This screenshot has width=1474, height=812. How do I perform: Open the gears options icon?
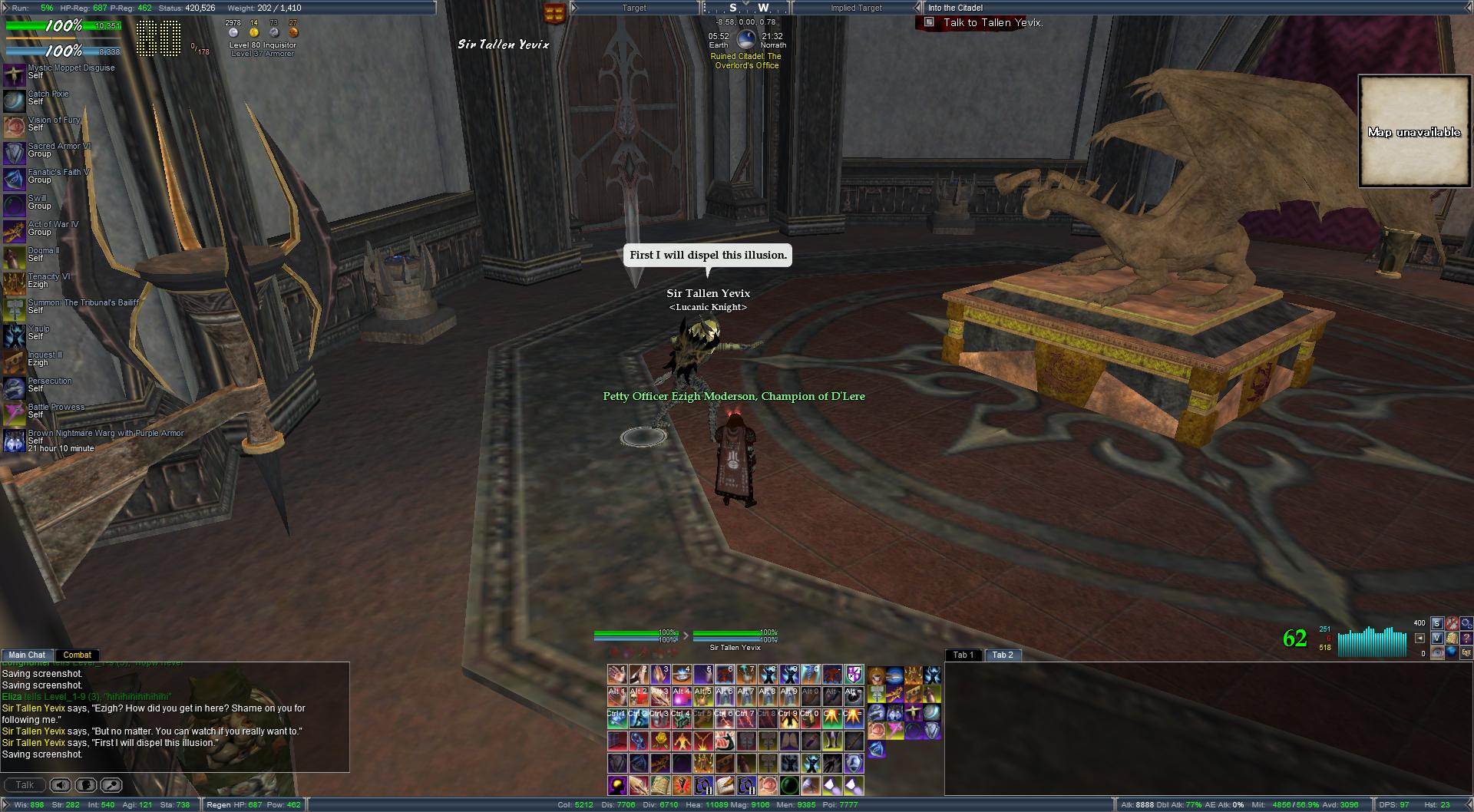[x=1466, y=623]
